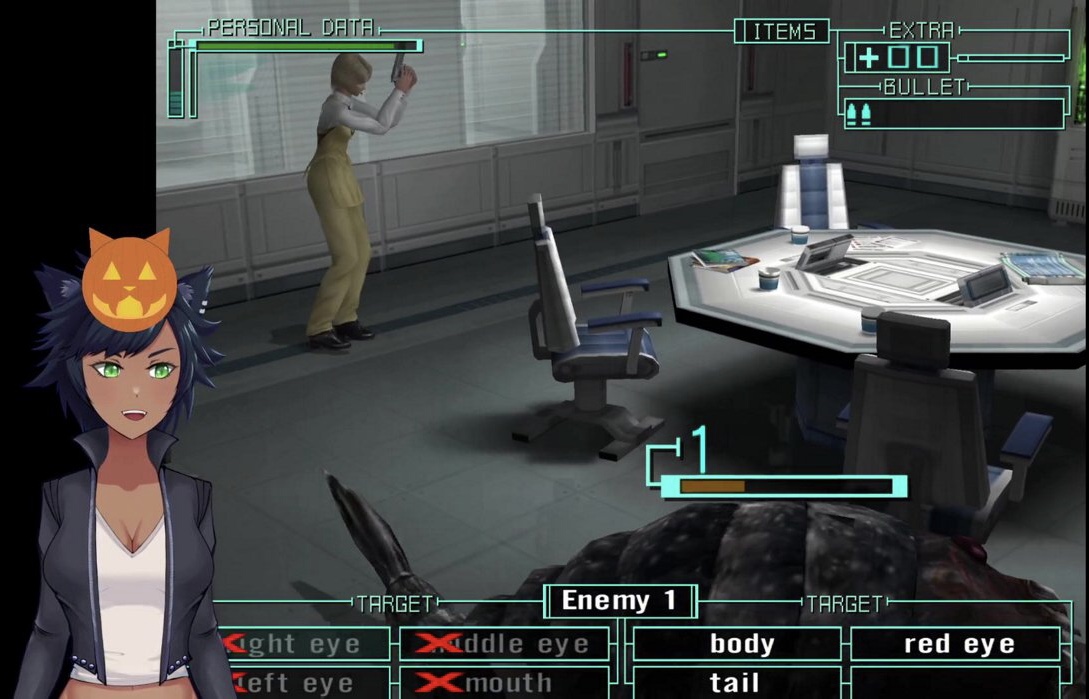Target the enemy's body
This screenshot has height=699, width=1089.
(x=741, y=644)
